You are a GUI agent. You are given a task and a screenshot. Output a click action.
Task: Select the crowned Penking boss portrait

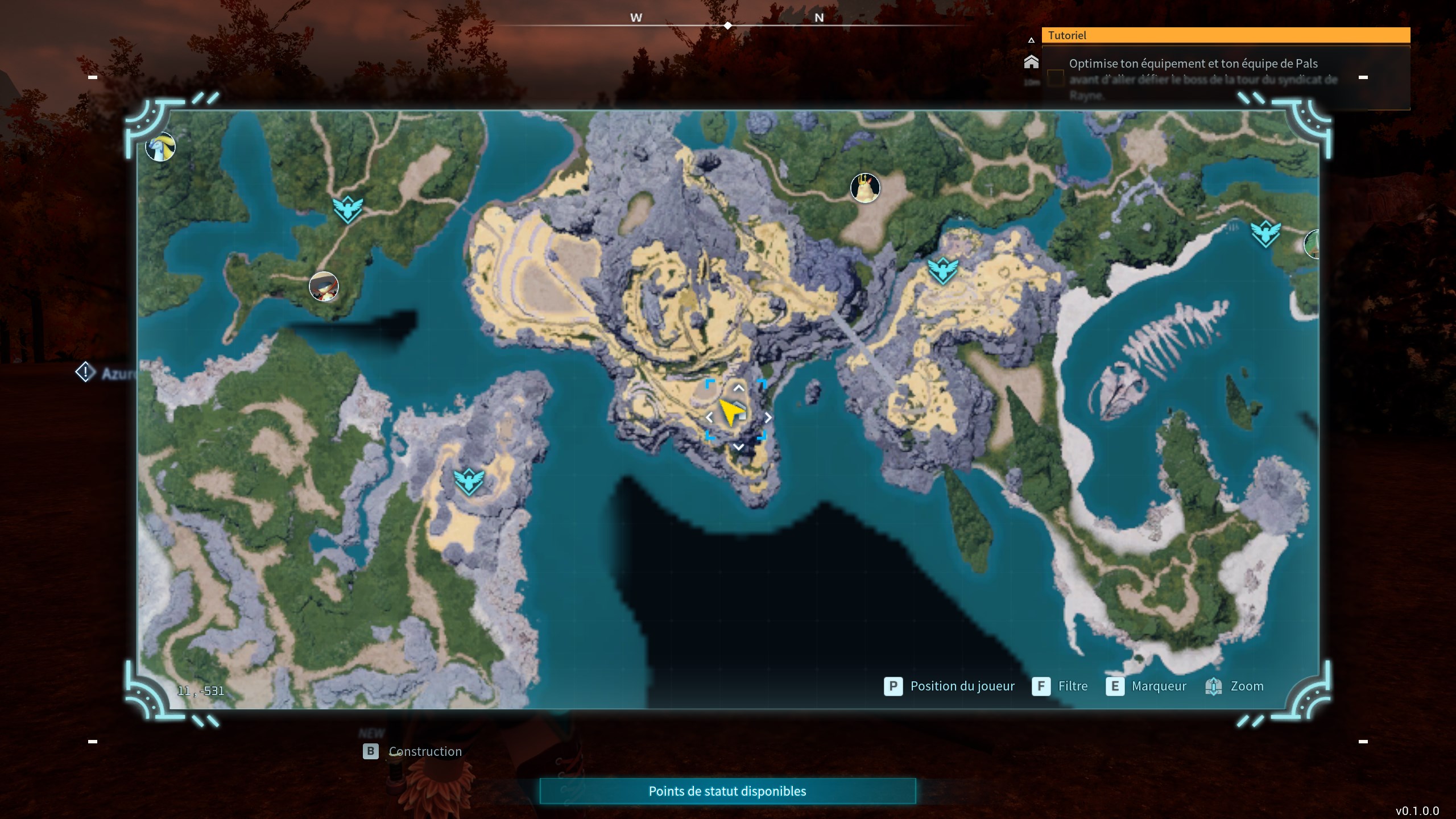[865, 188]
